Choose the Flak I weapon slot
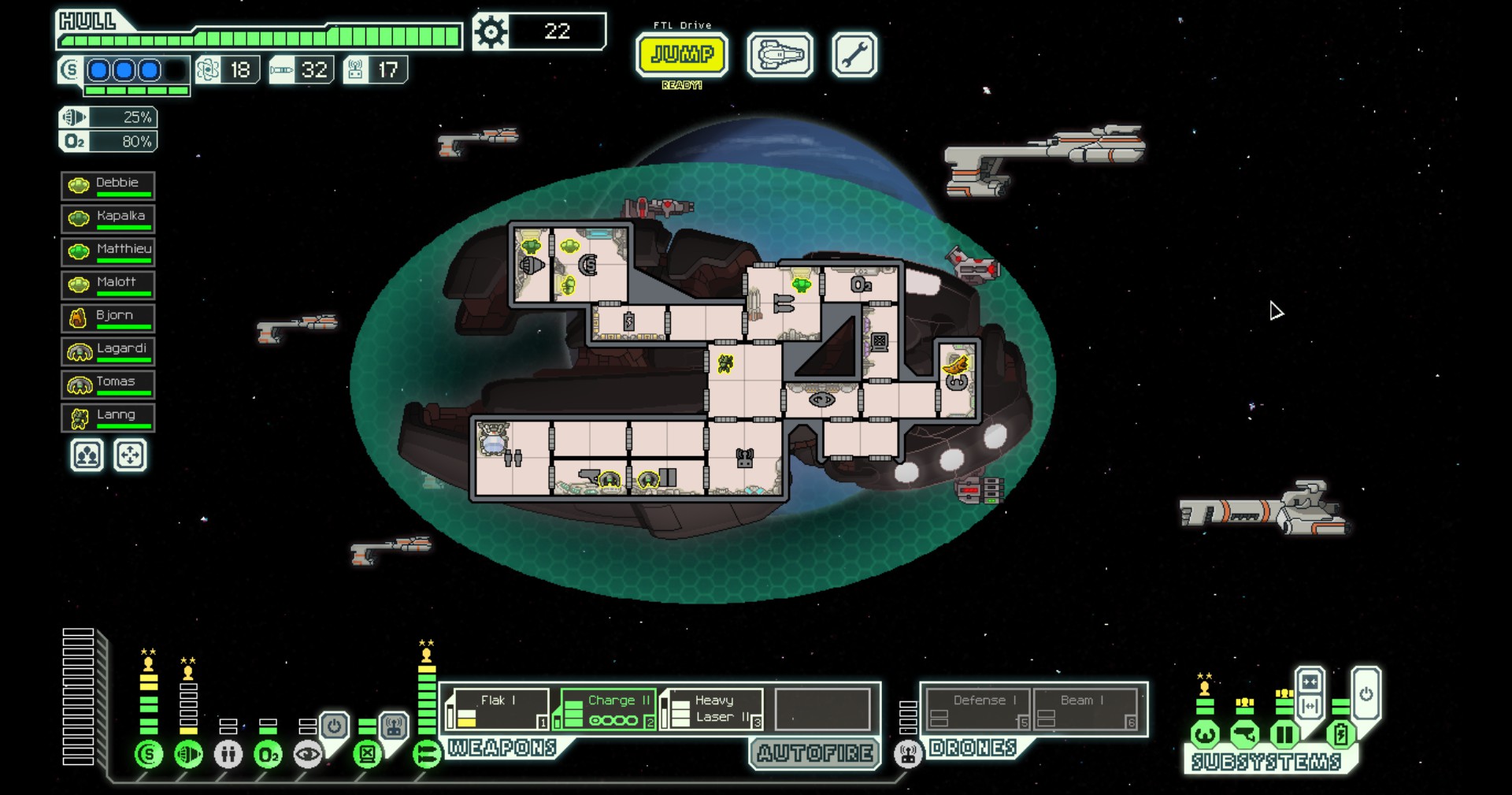This screenshot has height=795, width=1512. (x=498, y=708)
